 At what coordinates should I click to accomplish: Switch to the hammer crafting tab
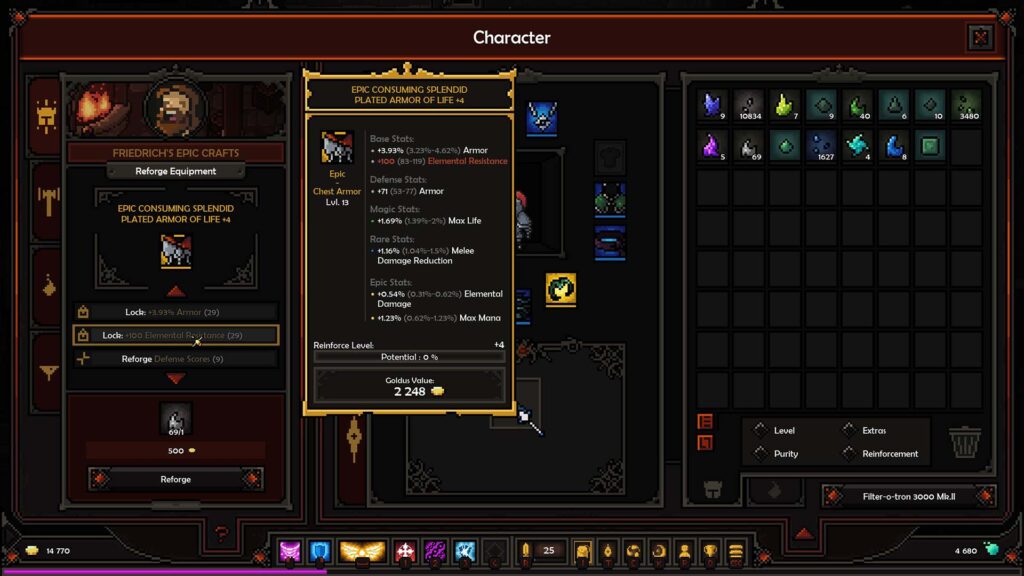click(x=45, y=200)
